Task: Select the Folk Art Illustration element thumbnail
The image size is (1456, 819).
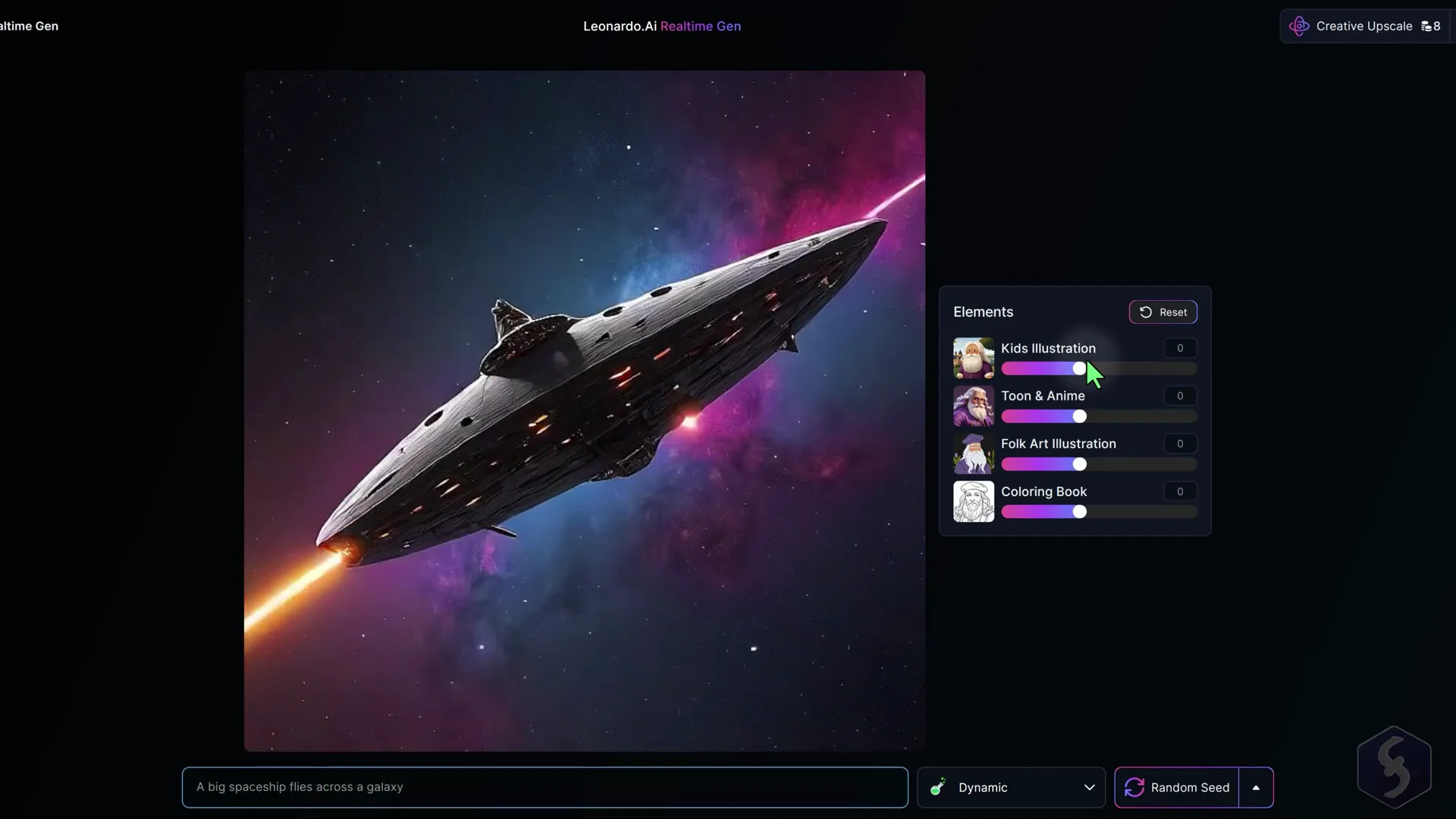Action: pyautogui.click(x=973, y=453)
